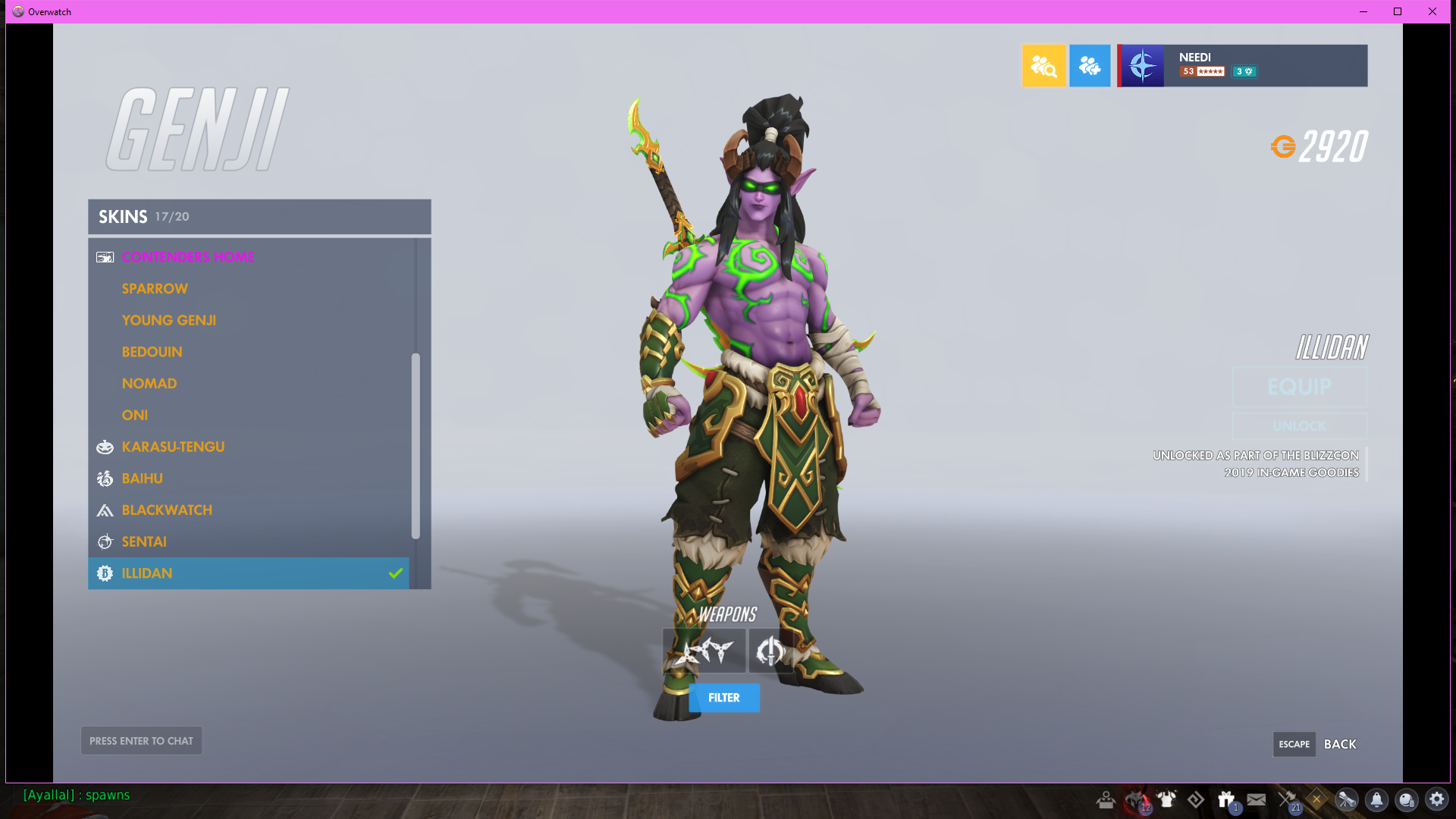1456x819 pixels.
Task: Expand the player card for NEEDI
Action: pyautogui.click(x=1244, y=65)
